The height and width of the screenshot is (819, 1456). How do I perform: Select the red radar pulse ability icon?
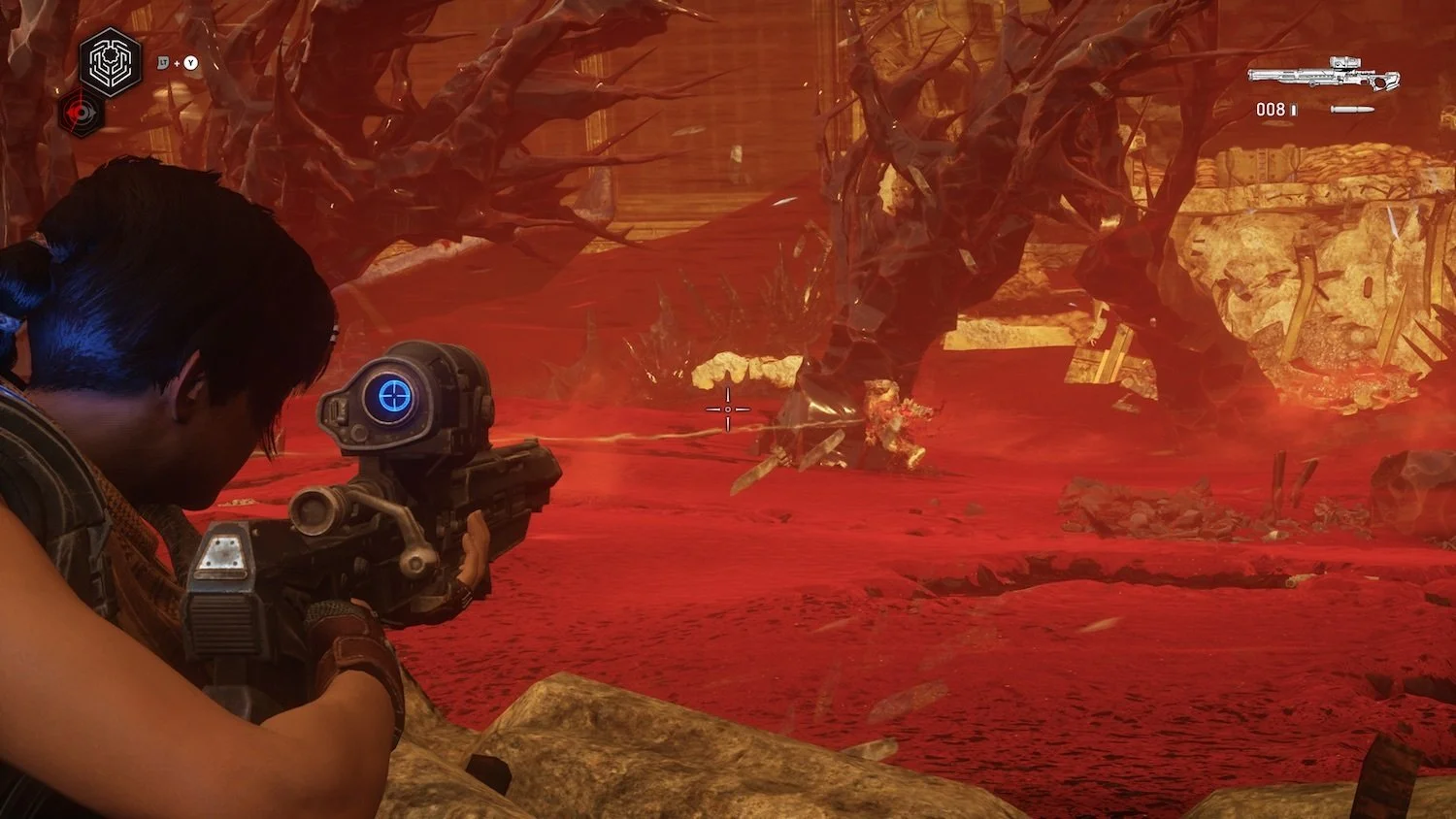83,112
